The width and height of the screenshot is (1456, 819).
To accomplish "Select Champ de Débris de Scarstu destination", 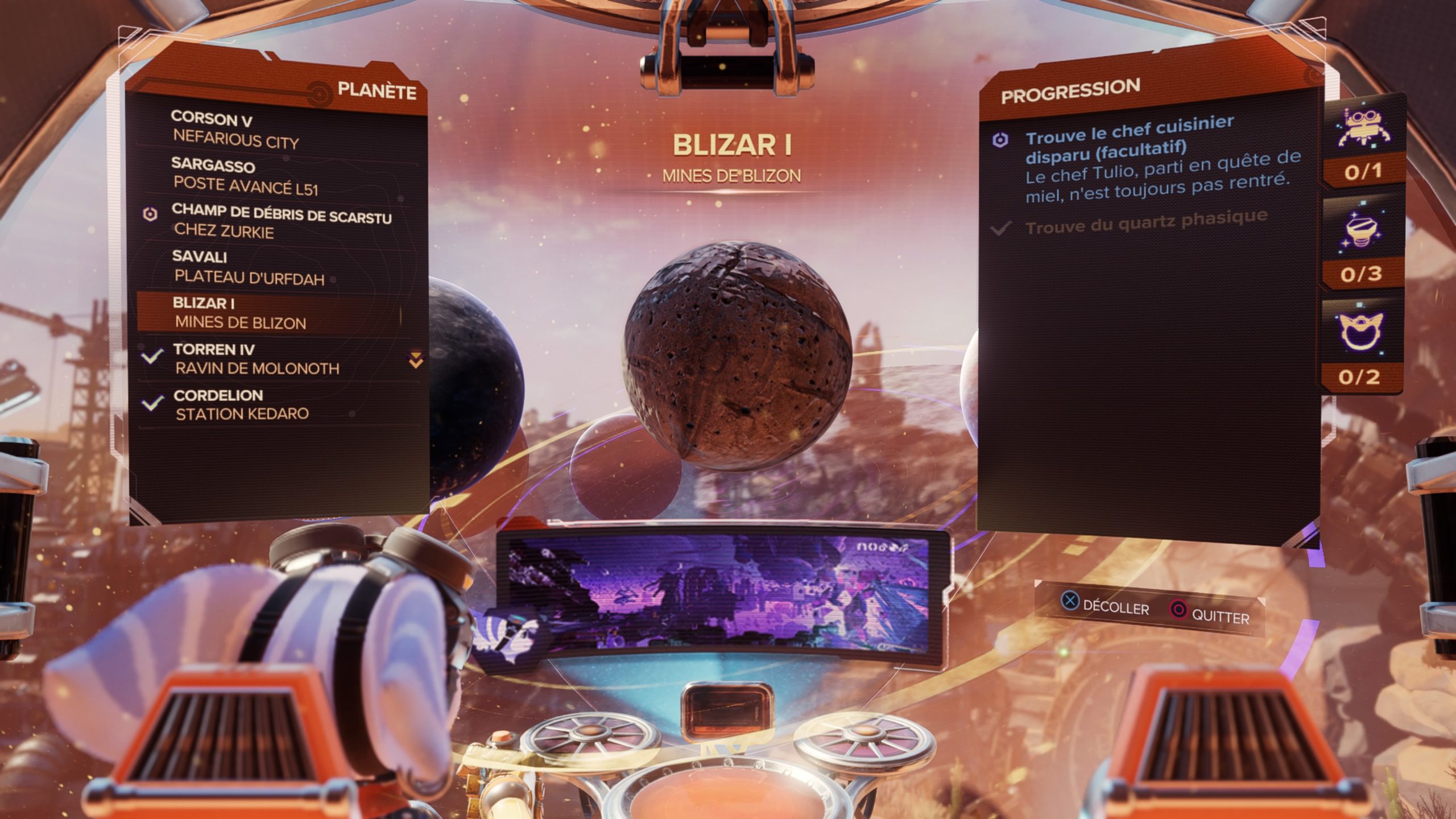I will tap(282, 221).
